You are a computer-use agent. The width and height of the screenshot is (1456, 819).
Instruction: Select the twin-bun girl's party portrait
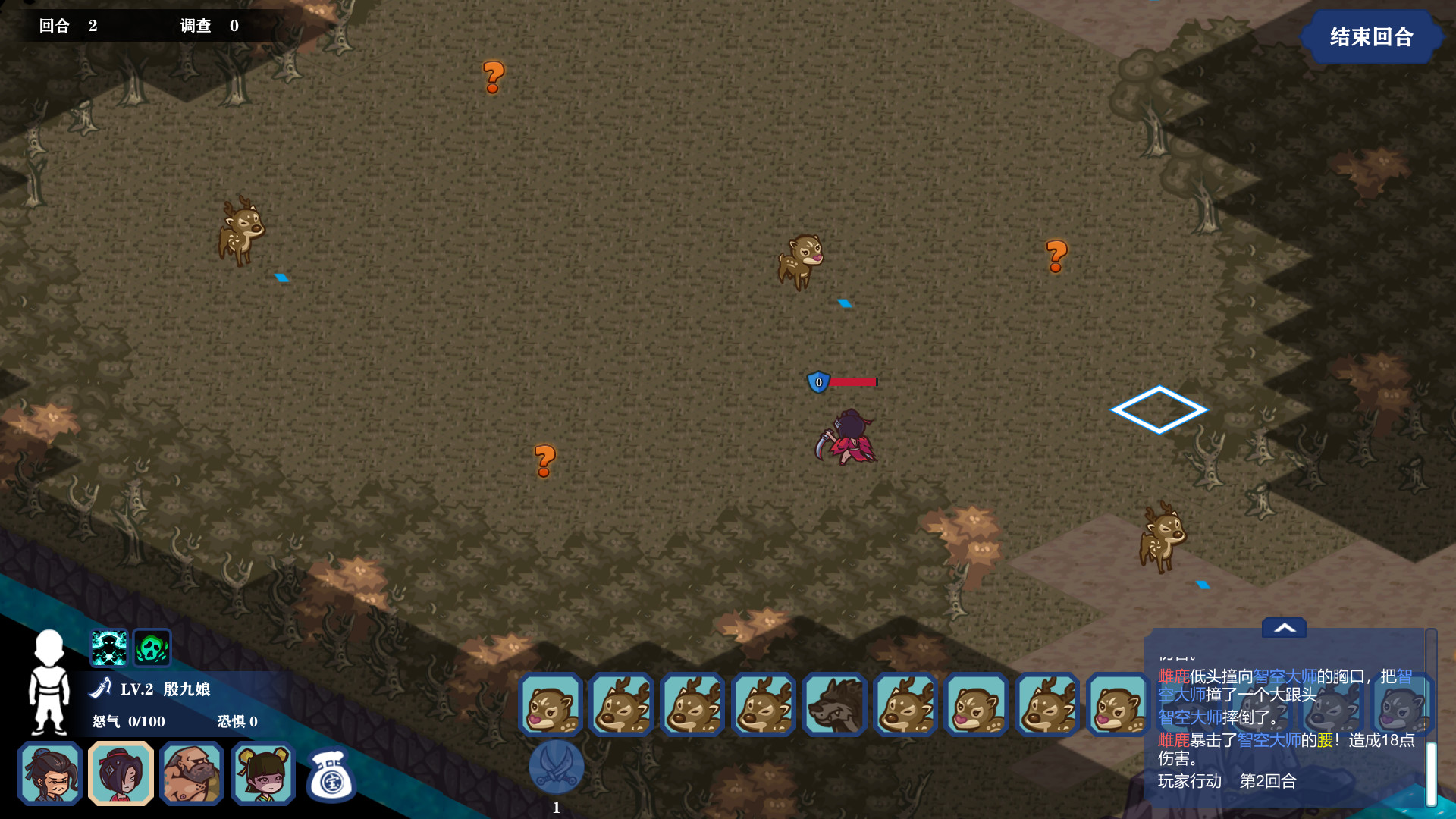(262, 773)
